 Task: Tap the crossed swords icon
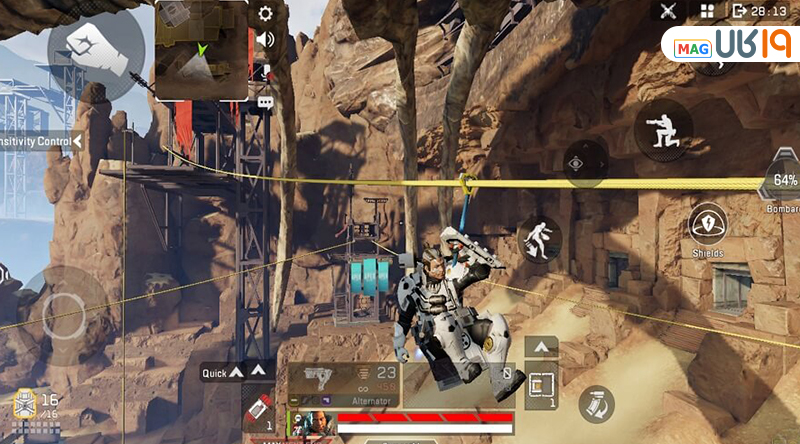click(670, 11)
